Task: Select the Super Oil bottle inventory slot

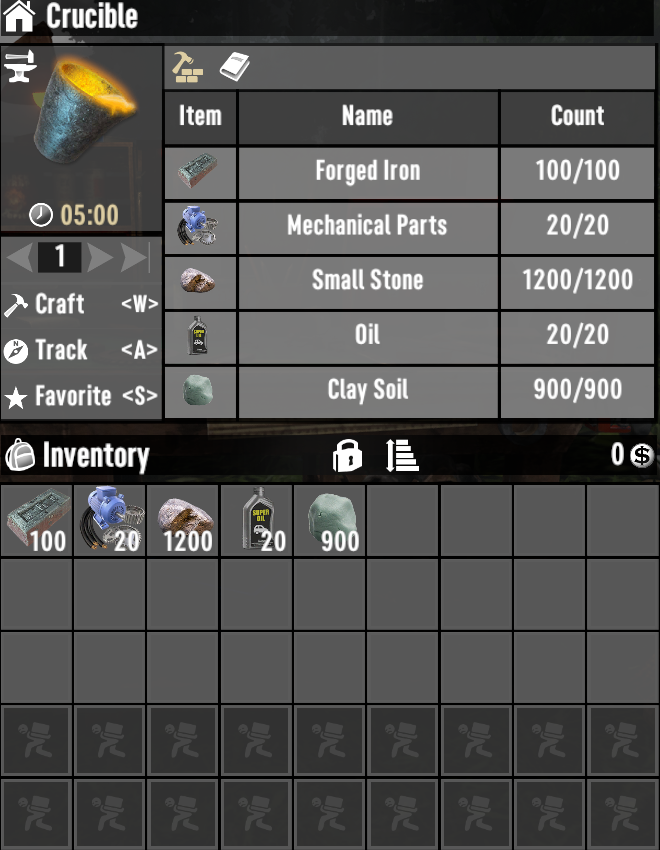Action: click(x=257, y=521)
